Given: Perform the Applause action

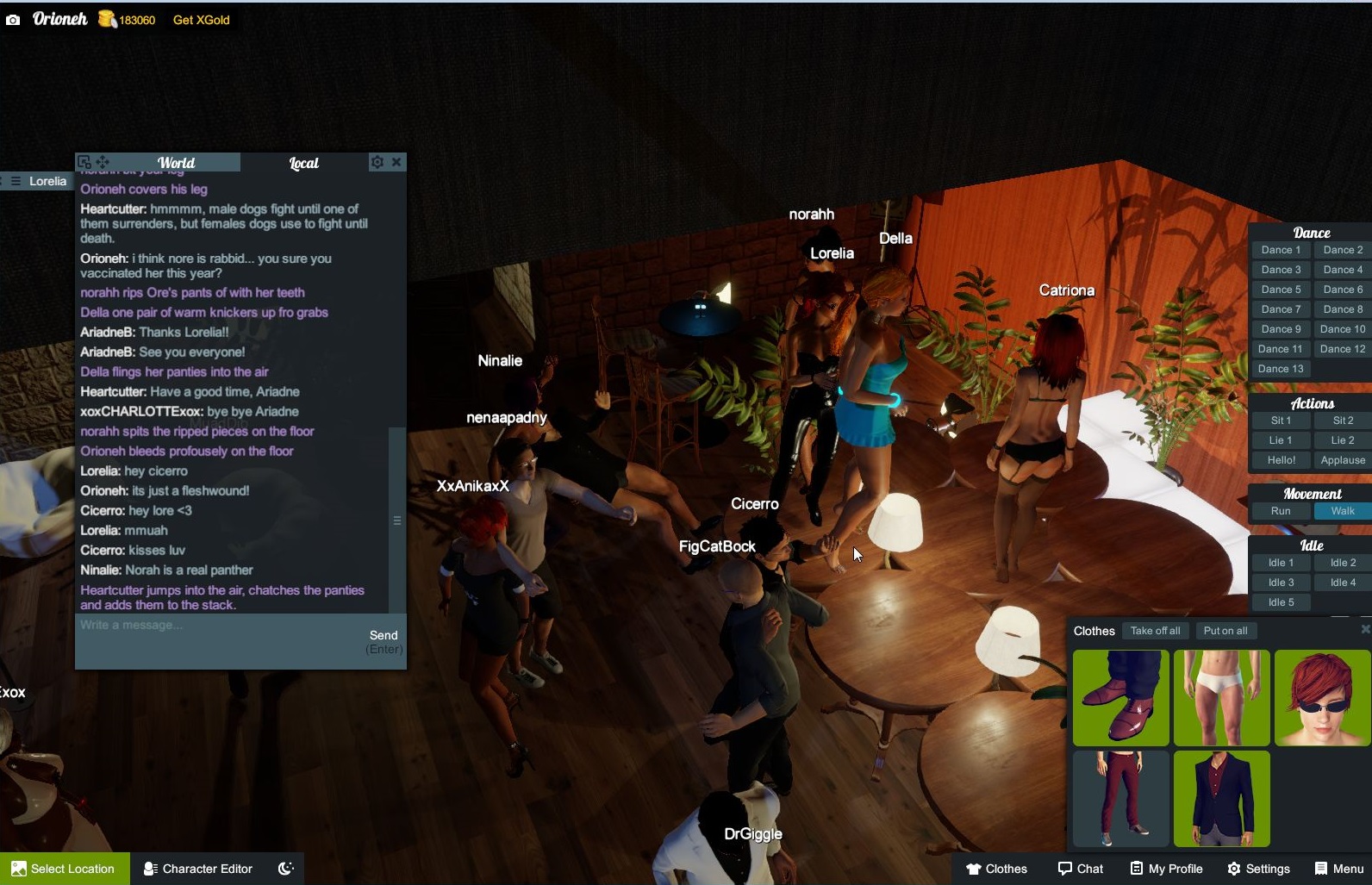Looking at the screenshot, I should click(x=1342, y=460).
